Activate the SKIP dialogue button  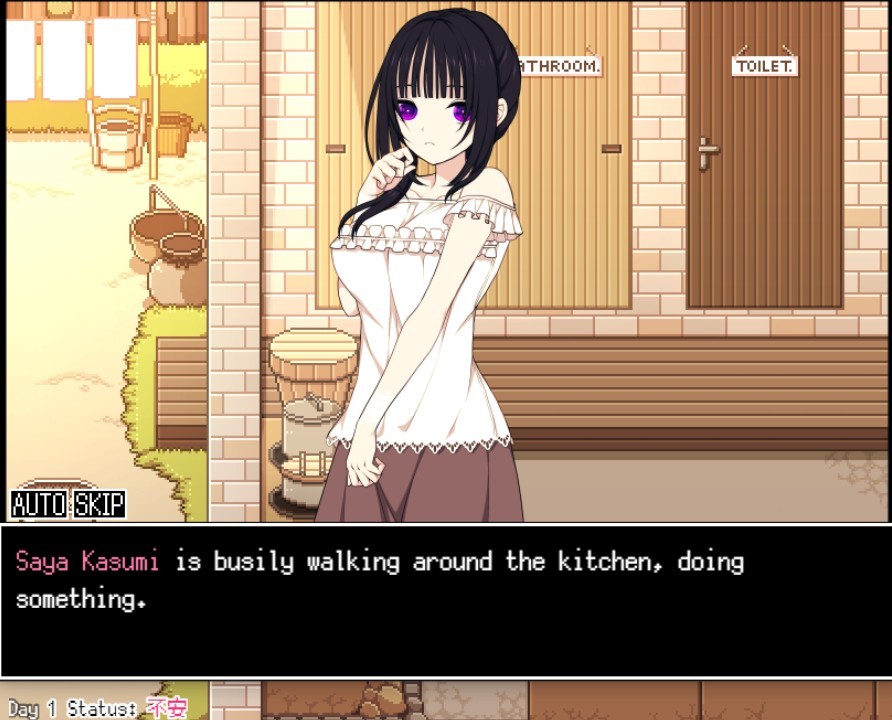click(100, 504)
